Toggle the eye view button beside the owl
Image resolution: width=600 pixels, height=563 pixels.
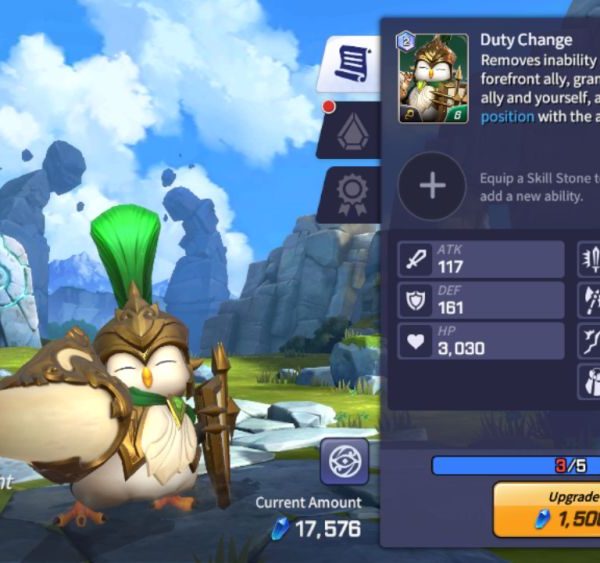click(x=344, y=462)
